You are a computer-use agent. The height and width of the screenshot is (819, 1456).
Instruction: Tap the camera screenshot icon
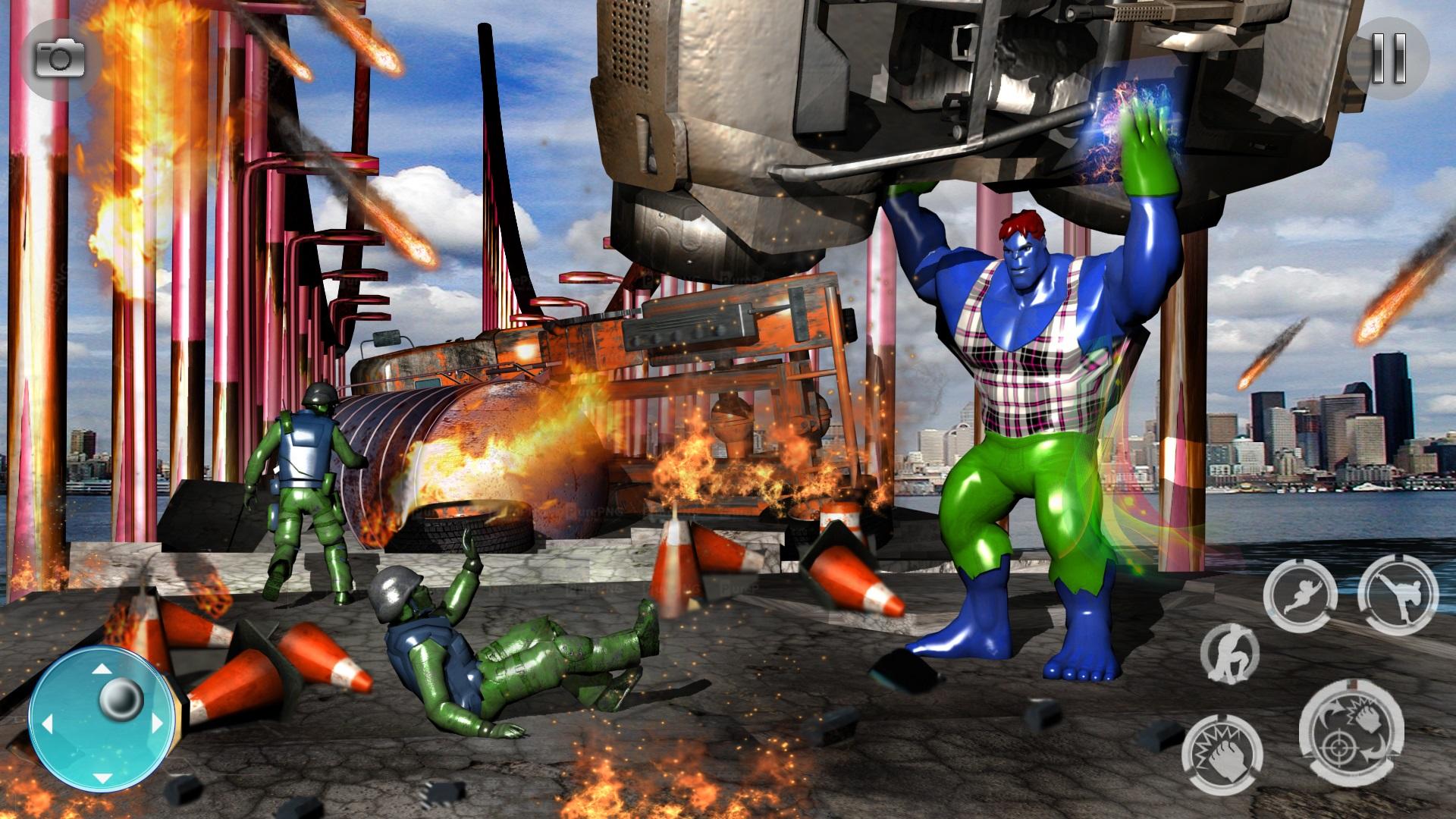tap(59, 58)
